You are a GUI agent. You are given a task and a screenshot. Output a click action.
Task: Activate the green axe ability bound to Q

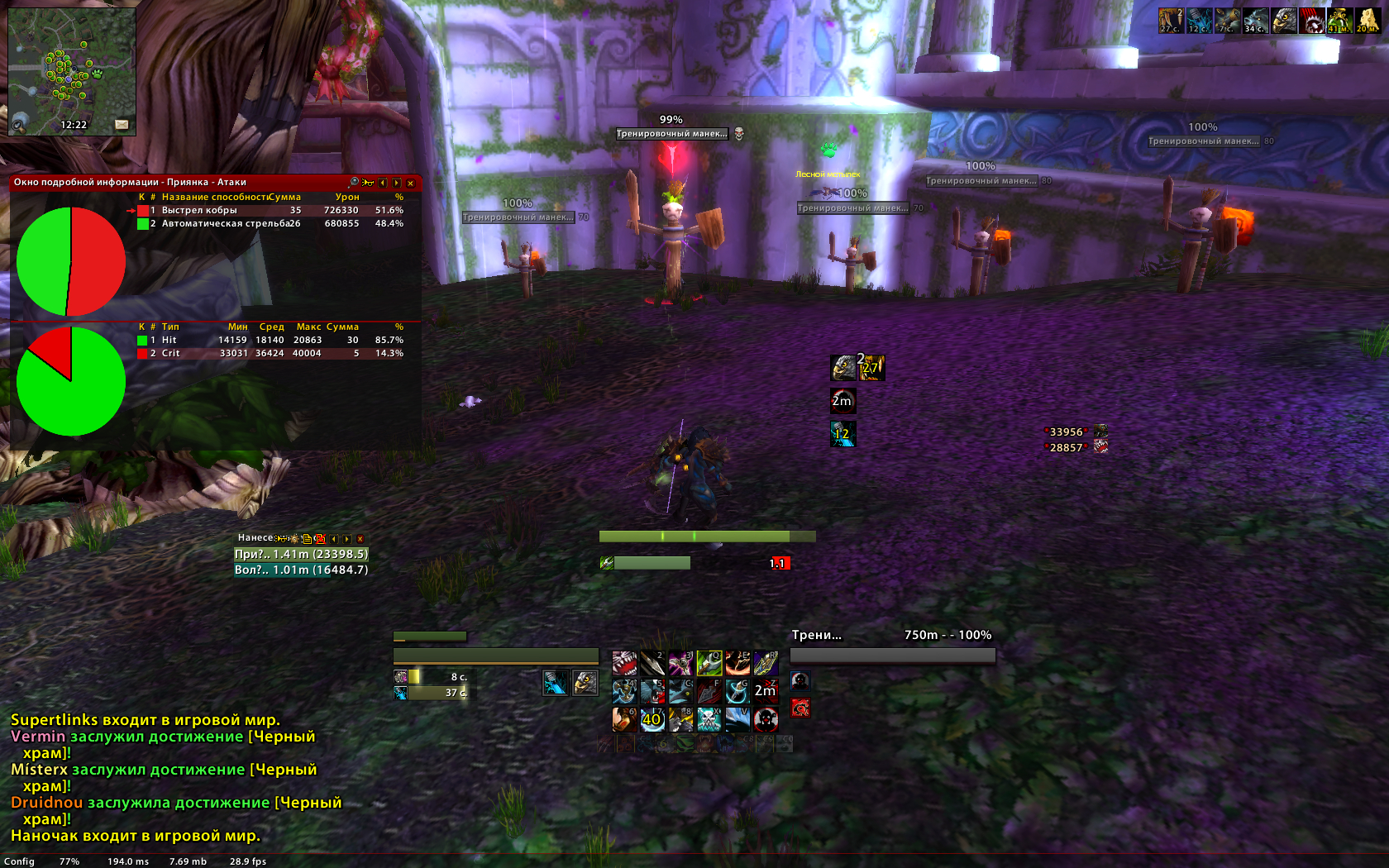pyautogui.click(x=709, y=663)
